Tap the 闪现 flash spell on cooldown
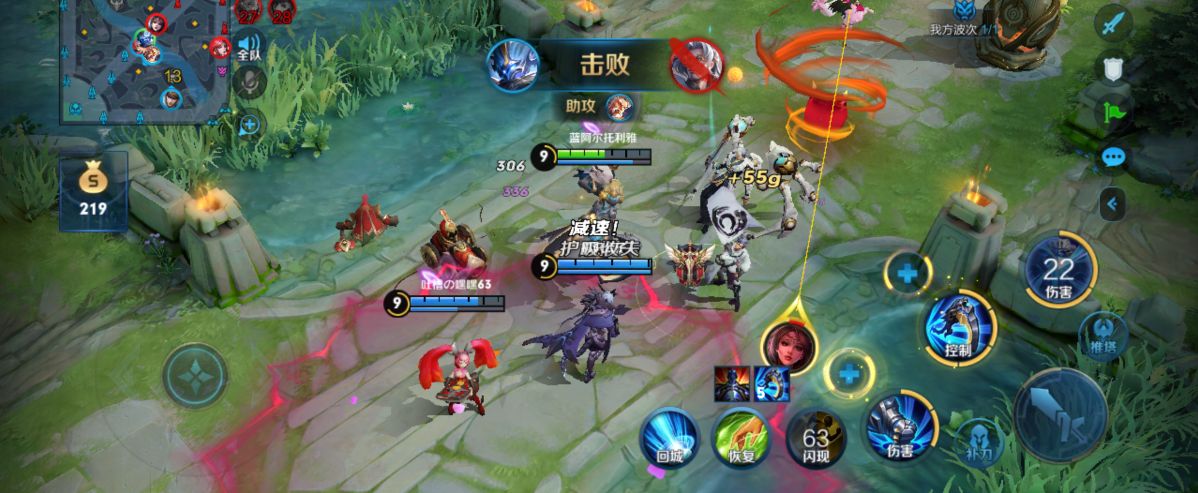Viewport: 1198px width, 493px height. (x=816, y=438)
